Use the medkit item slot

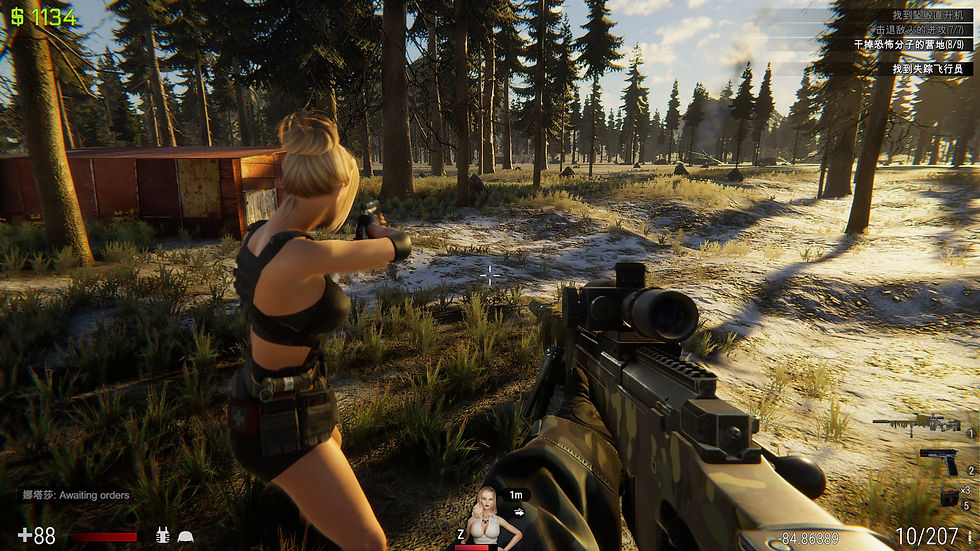point(949,497)
